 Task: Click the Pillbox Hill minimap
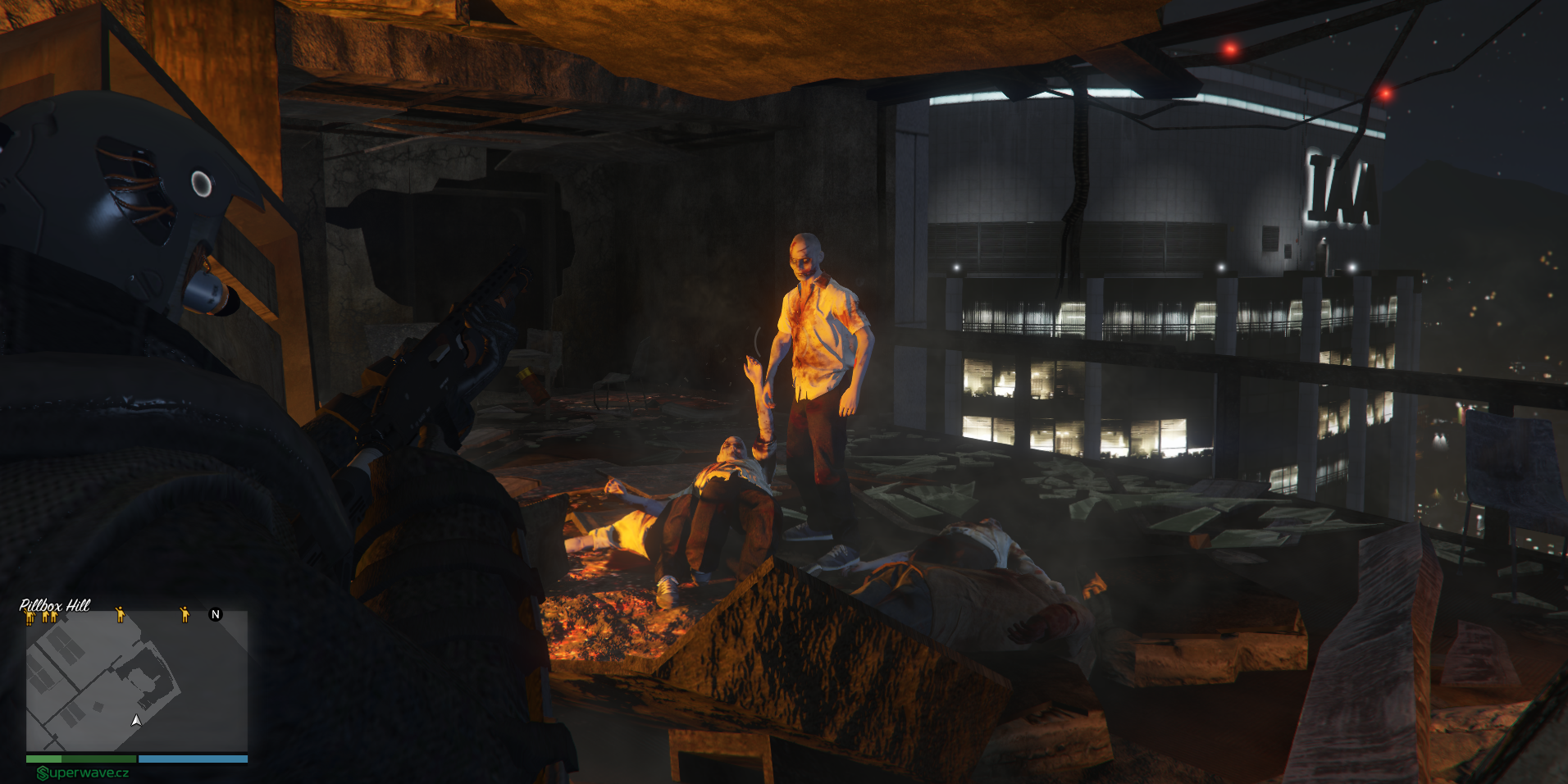coord(136,681)
